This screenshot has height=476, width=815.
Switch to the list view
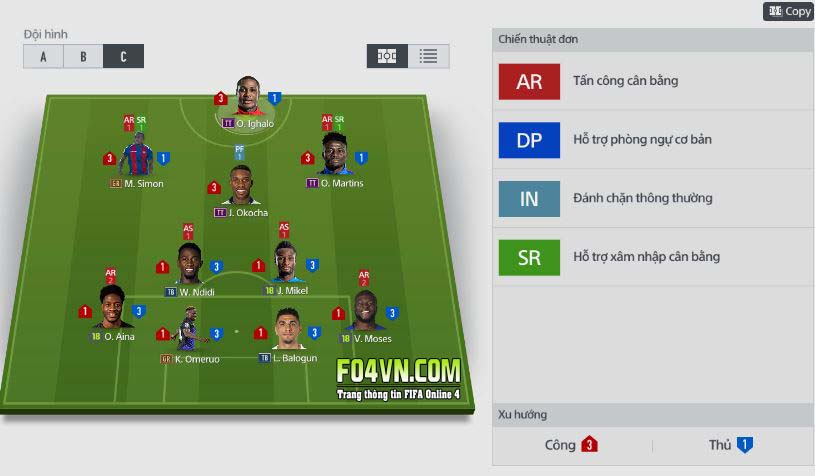428,56
